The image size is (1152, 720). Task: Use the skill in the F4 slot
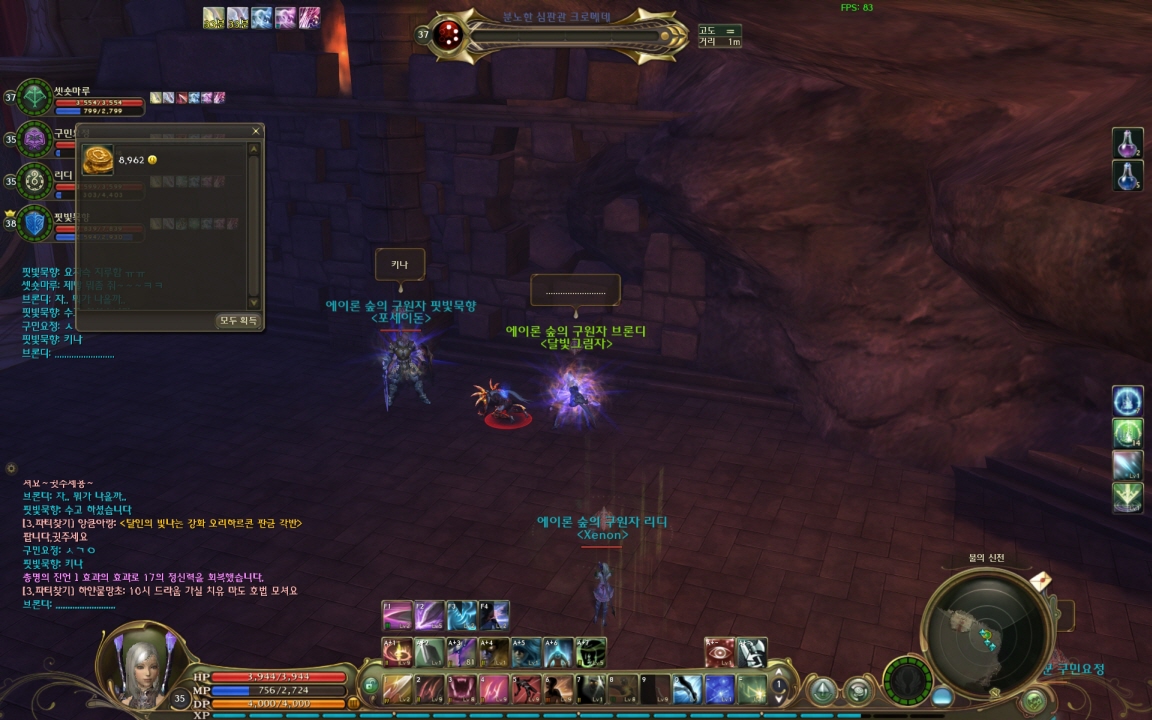494,615
